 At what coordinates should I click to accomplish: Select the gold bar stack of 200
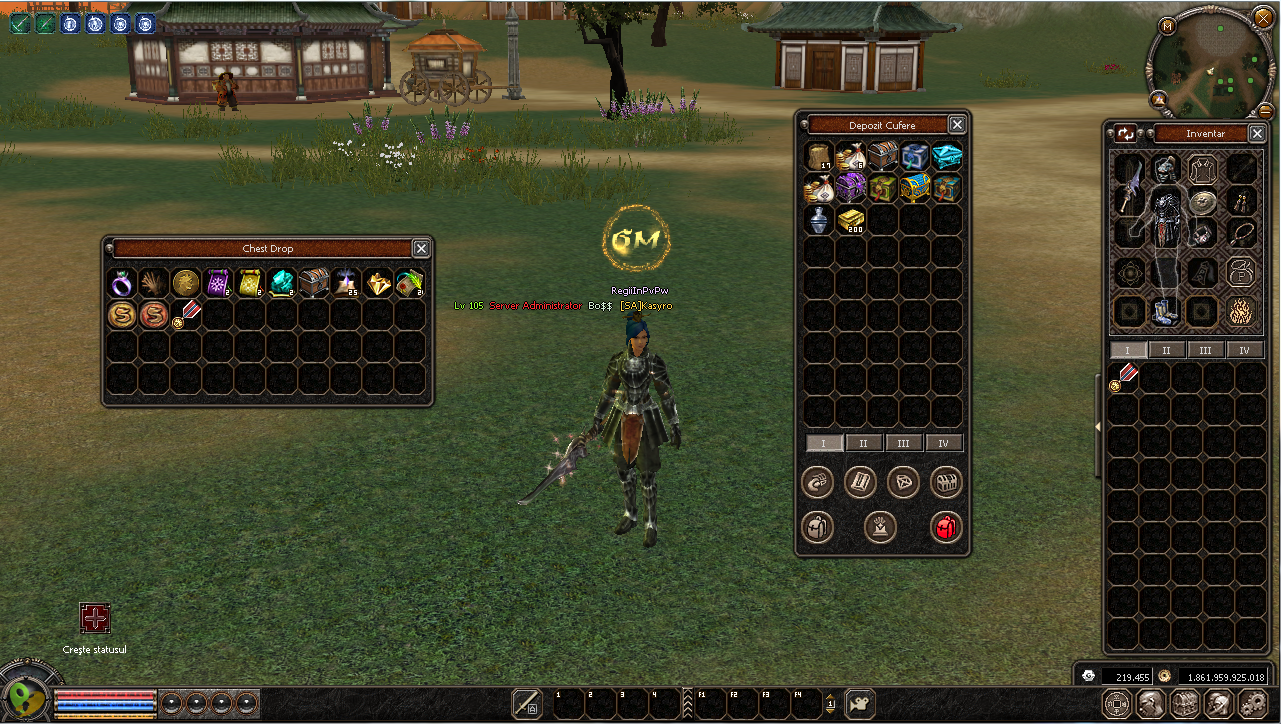[851, 220]
